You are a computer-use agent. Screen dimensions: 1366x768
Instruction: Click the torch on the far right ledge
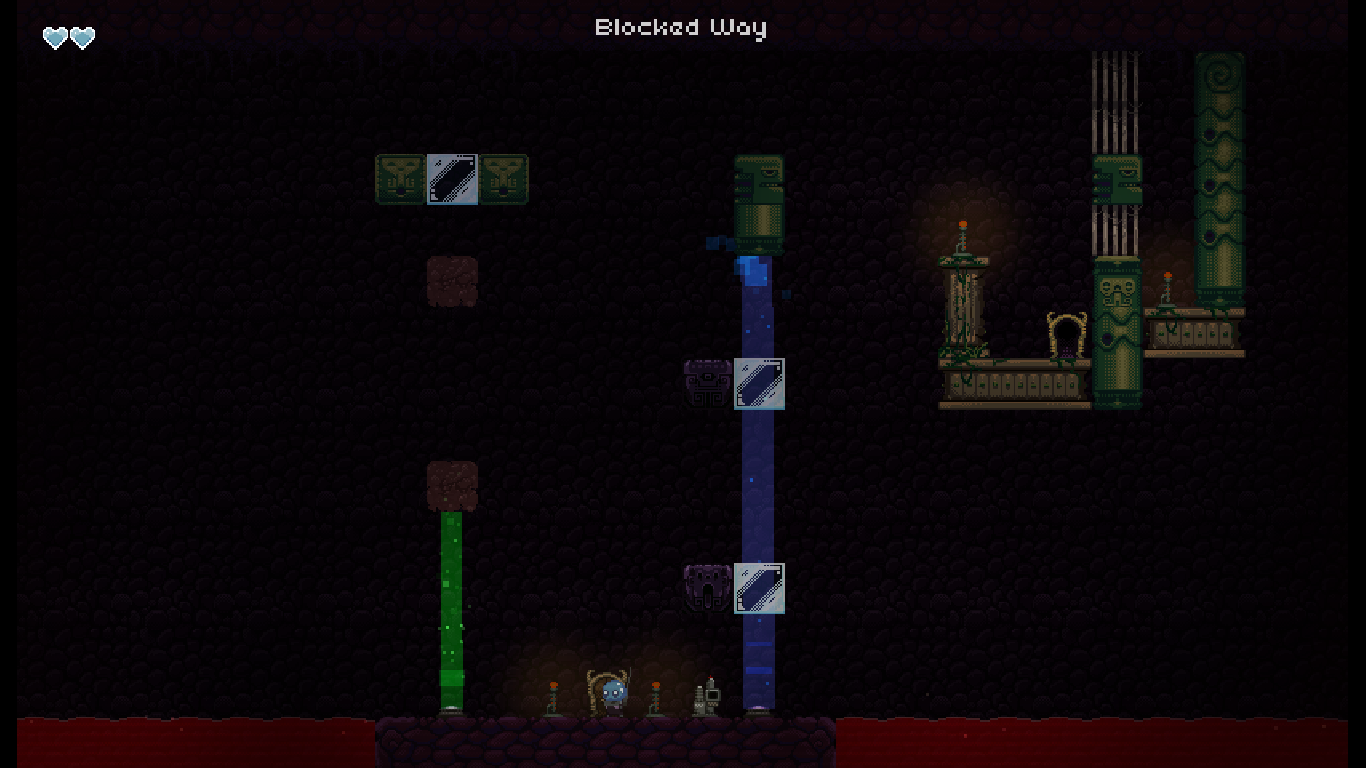(1170, 283)
